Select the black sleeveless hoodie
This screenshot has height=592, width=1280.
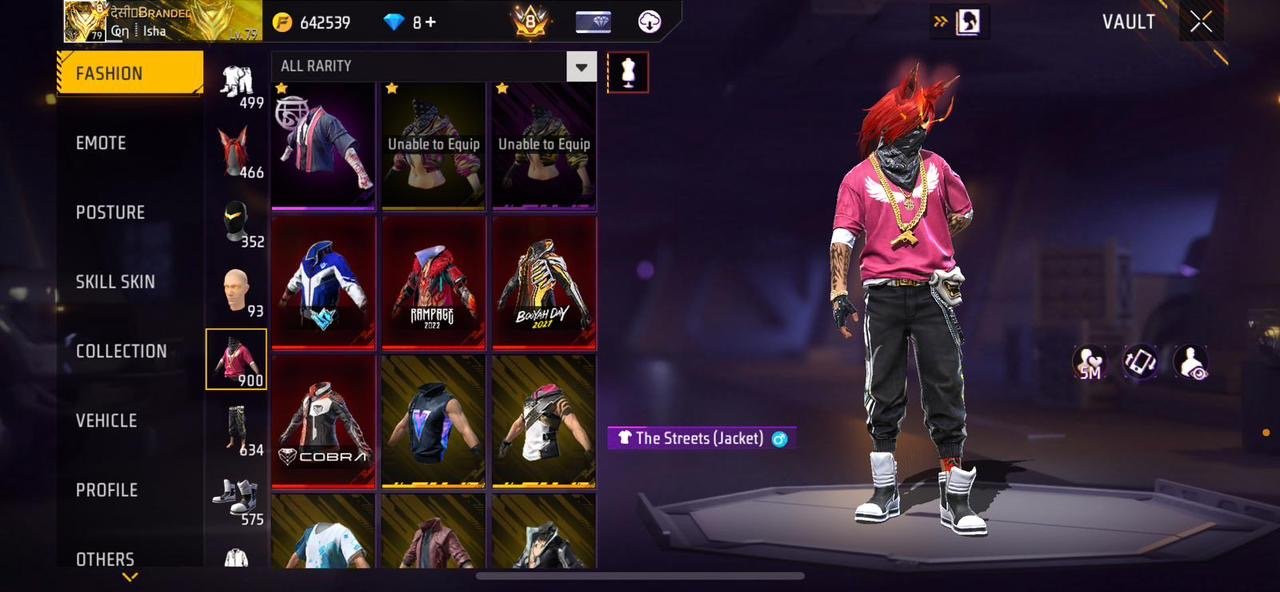point(434,422)
